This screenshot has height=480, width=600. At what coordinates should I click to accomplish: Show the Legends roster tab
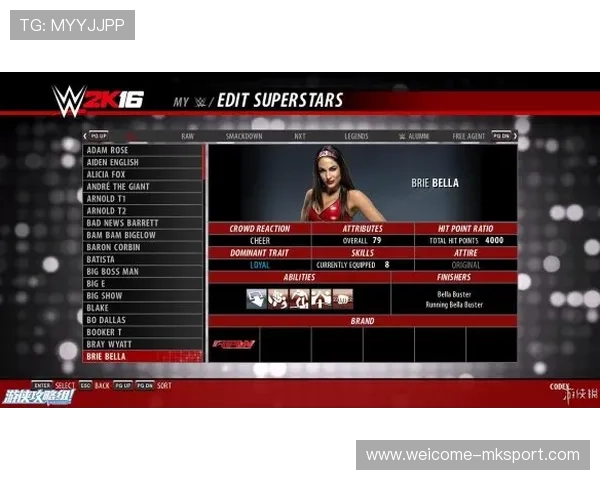[356, 136]
